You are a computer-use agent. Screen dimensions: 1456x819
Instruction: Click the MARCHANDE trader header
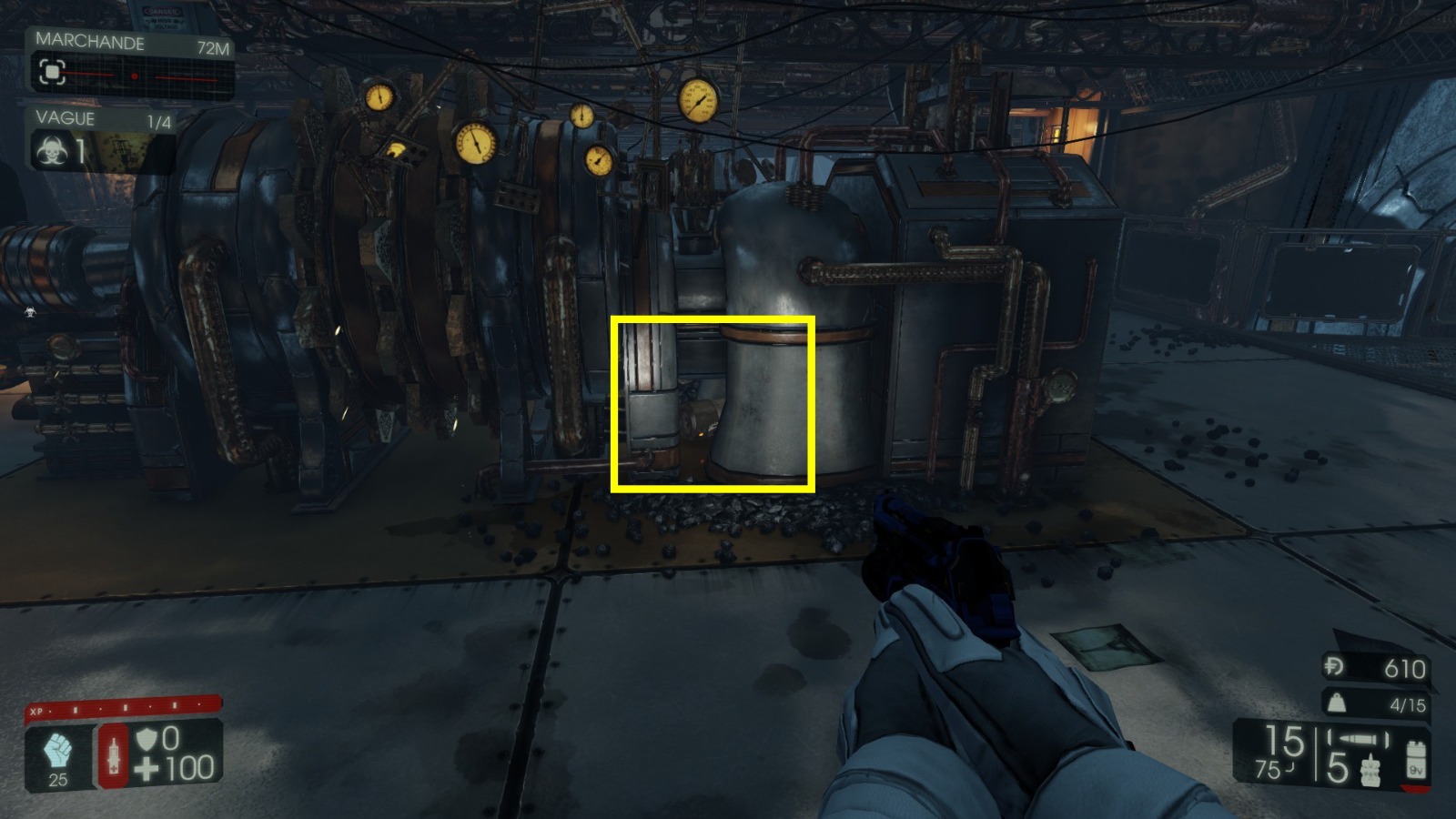[x=89, y=39]
